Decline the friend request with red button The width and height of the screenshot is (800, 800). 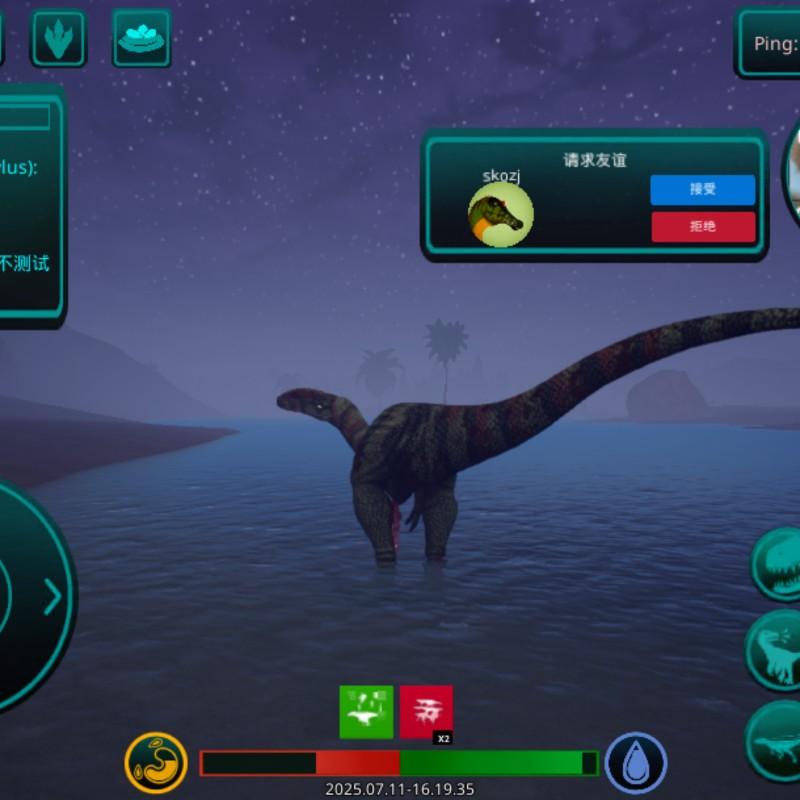point(702,227)
